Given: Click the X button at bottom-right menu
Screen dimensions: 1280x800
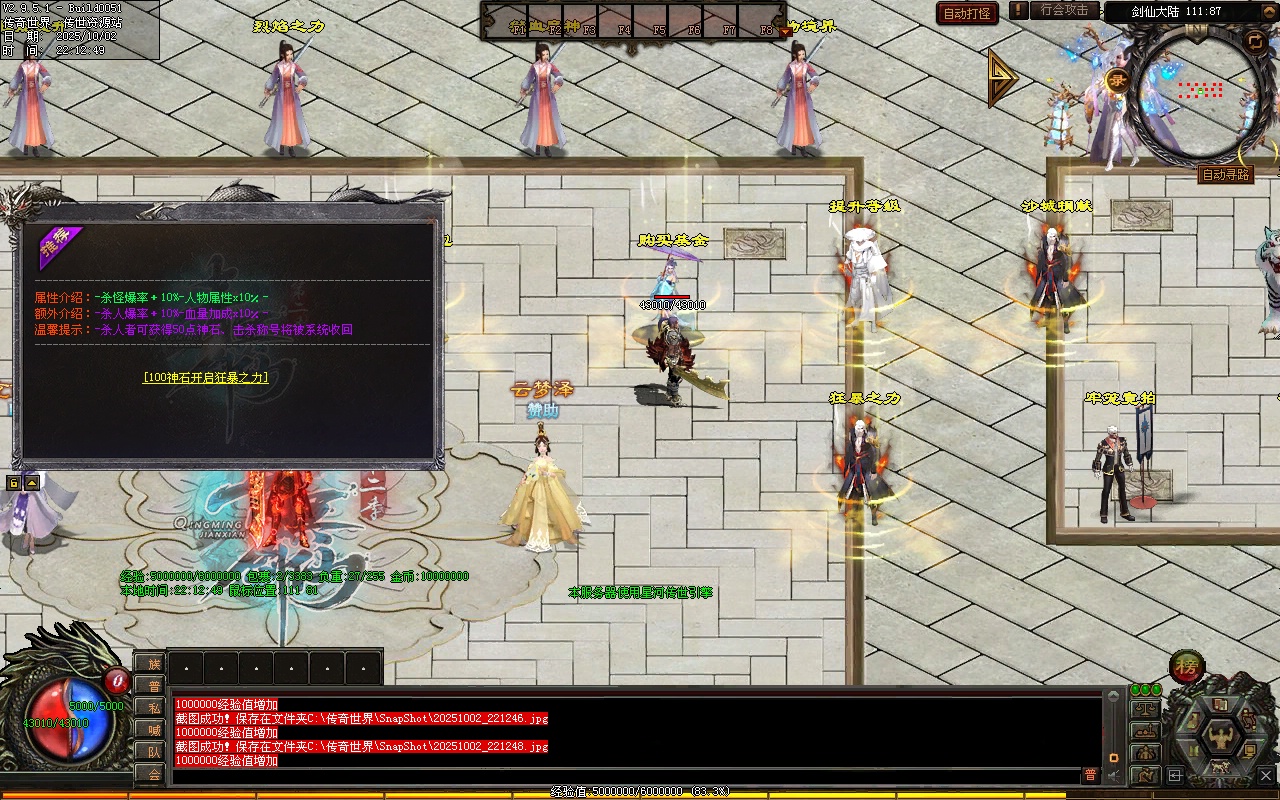Looking at the screenshot, I should point(1268,775).
